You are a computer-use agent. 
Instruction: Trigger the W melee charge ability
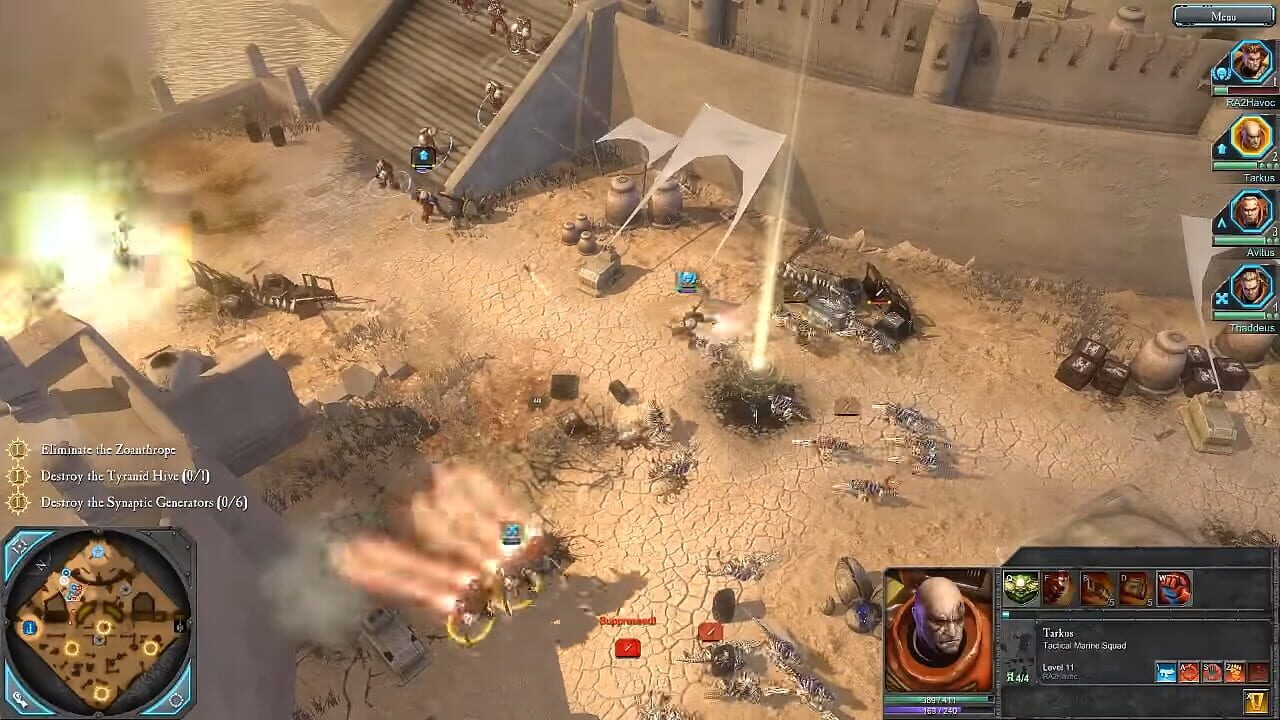coord(1173,587)
